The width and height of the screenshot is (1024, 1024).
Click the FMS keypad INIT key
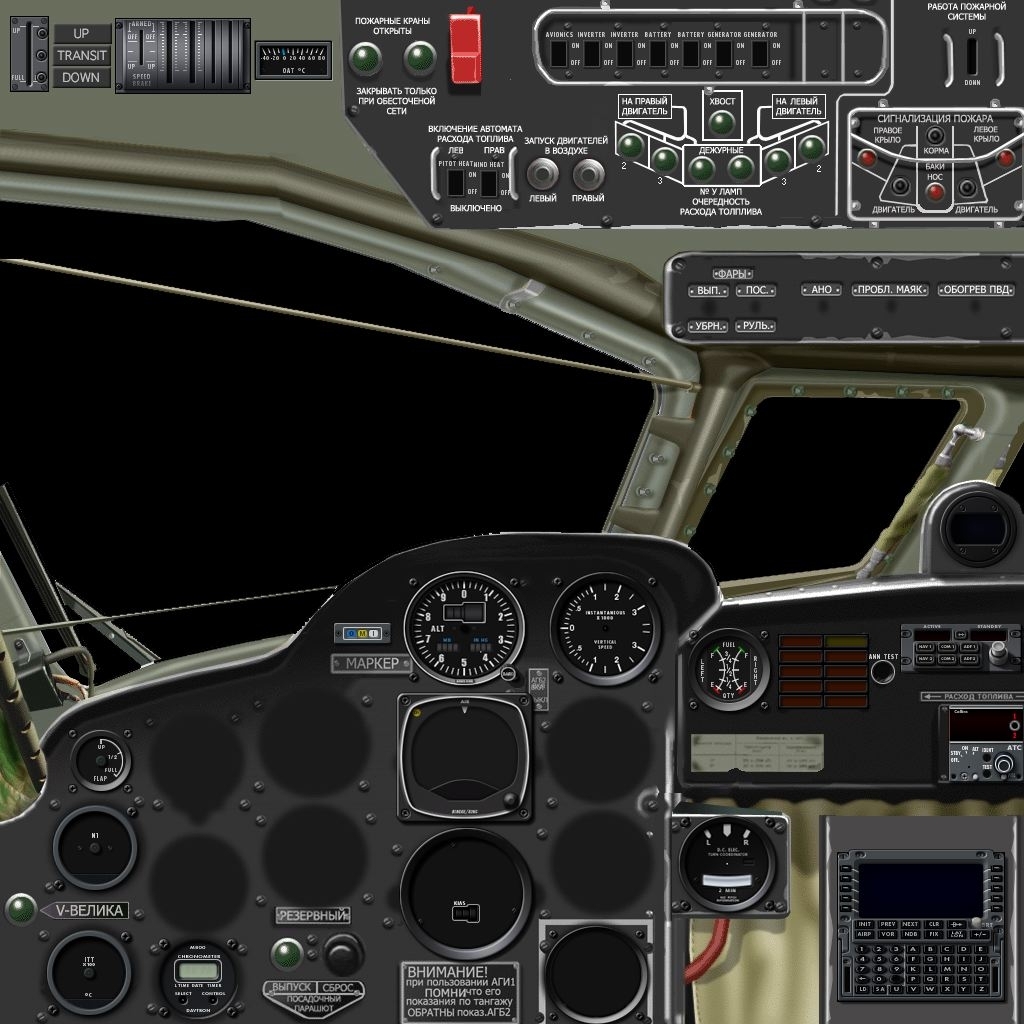click(864, 924)
